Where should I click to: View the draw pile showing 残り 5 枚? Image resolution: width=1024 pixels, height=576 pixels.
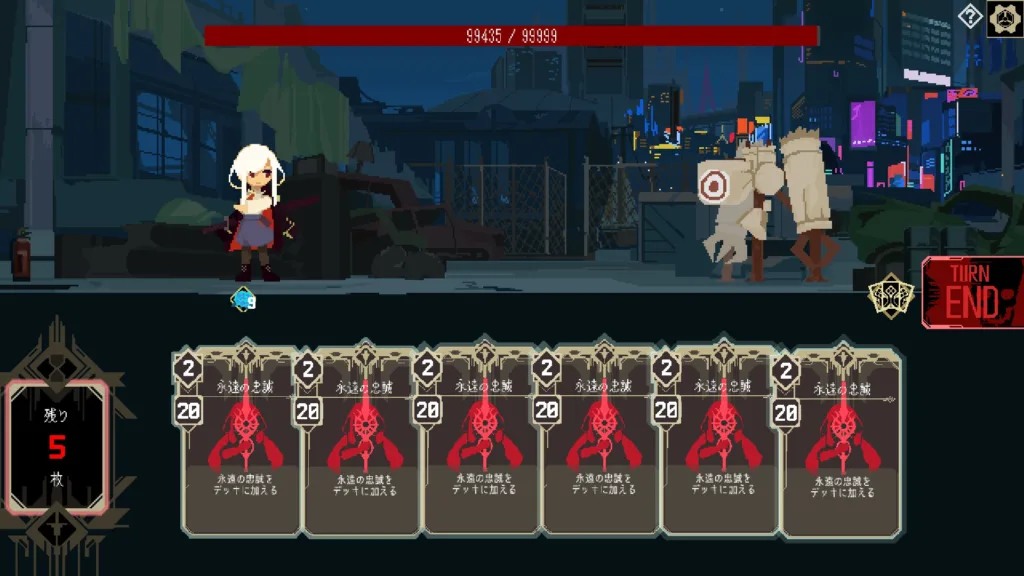(x=58, y=446)
